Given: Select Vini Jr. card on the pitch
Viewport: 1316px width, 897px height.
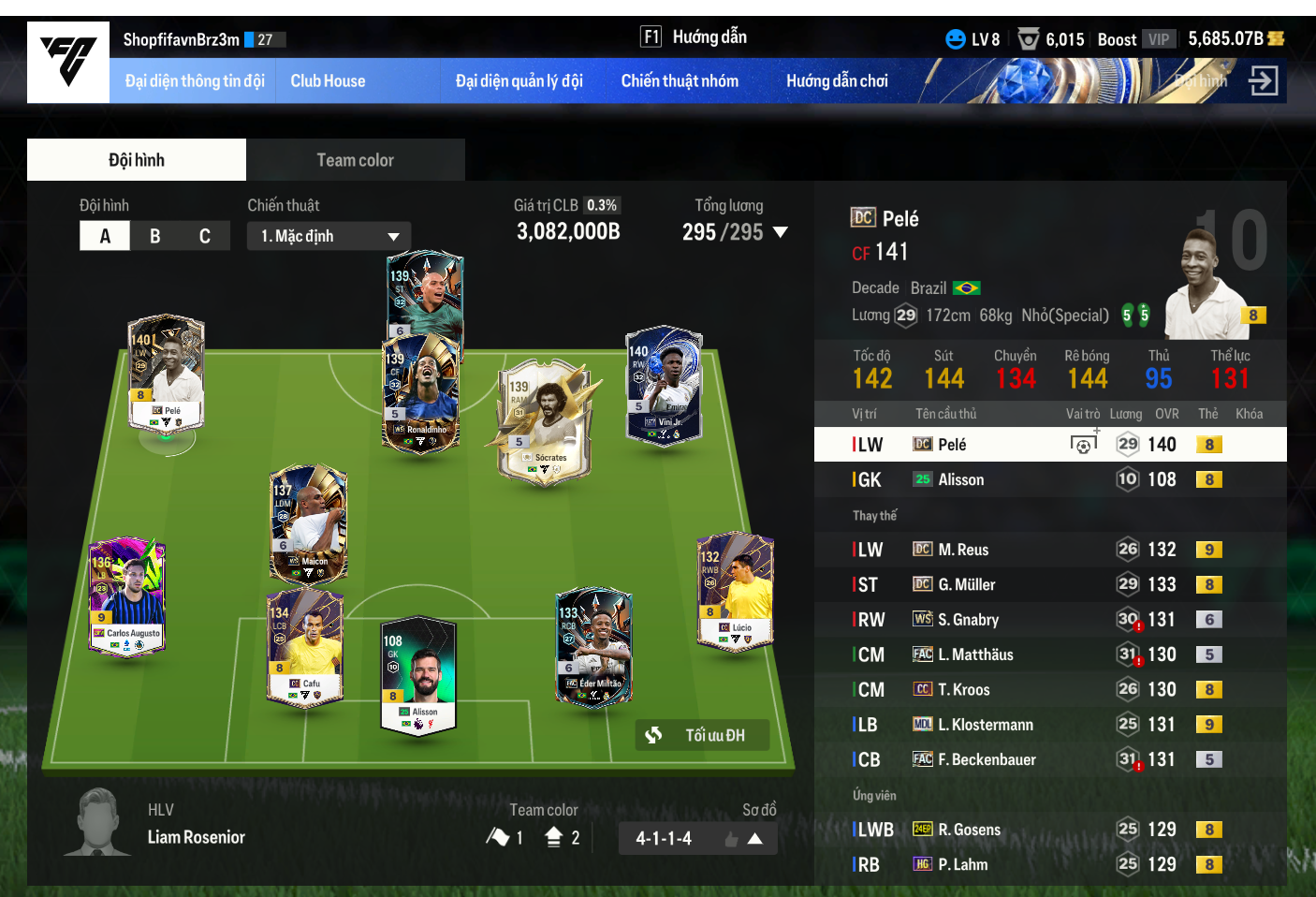Looking at the screenshot, I should pos(664,386).
